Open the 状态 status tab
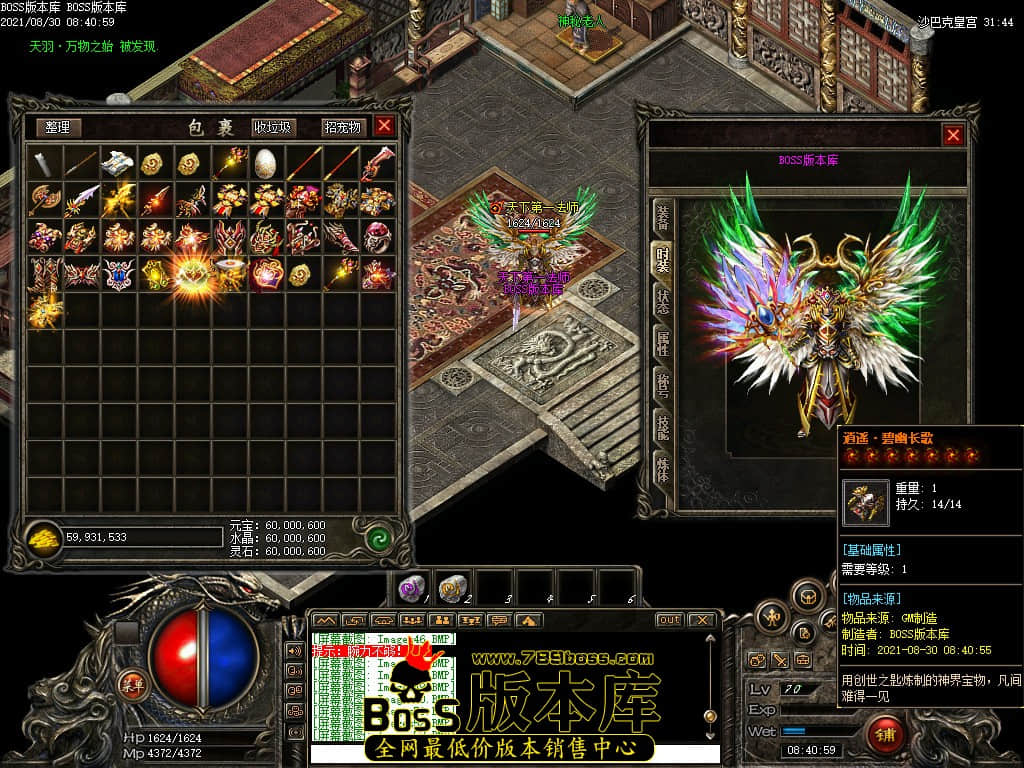The height and width of the screenshot is (768, 1024). click(662, 301)
